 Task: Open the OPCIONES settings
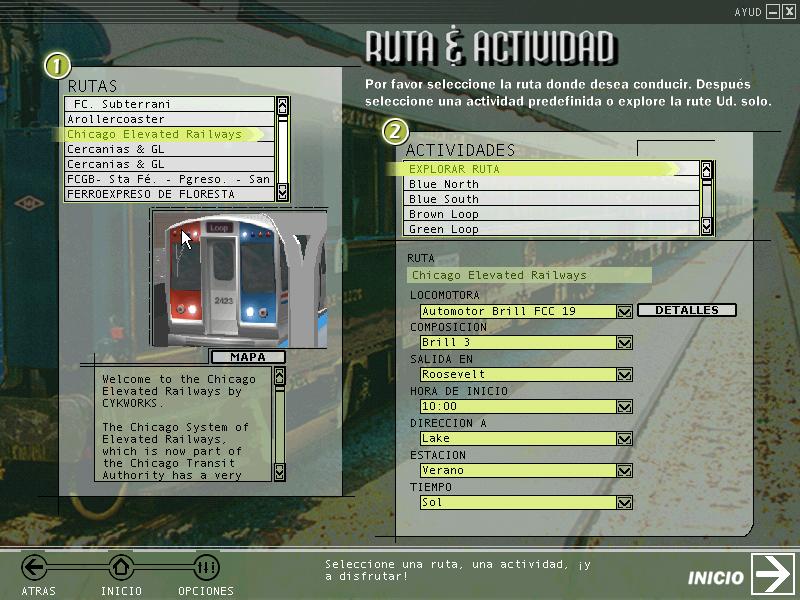(205, 569)
